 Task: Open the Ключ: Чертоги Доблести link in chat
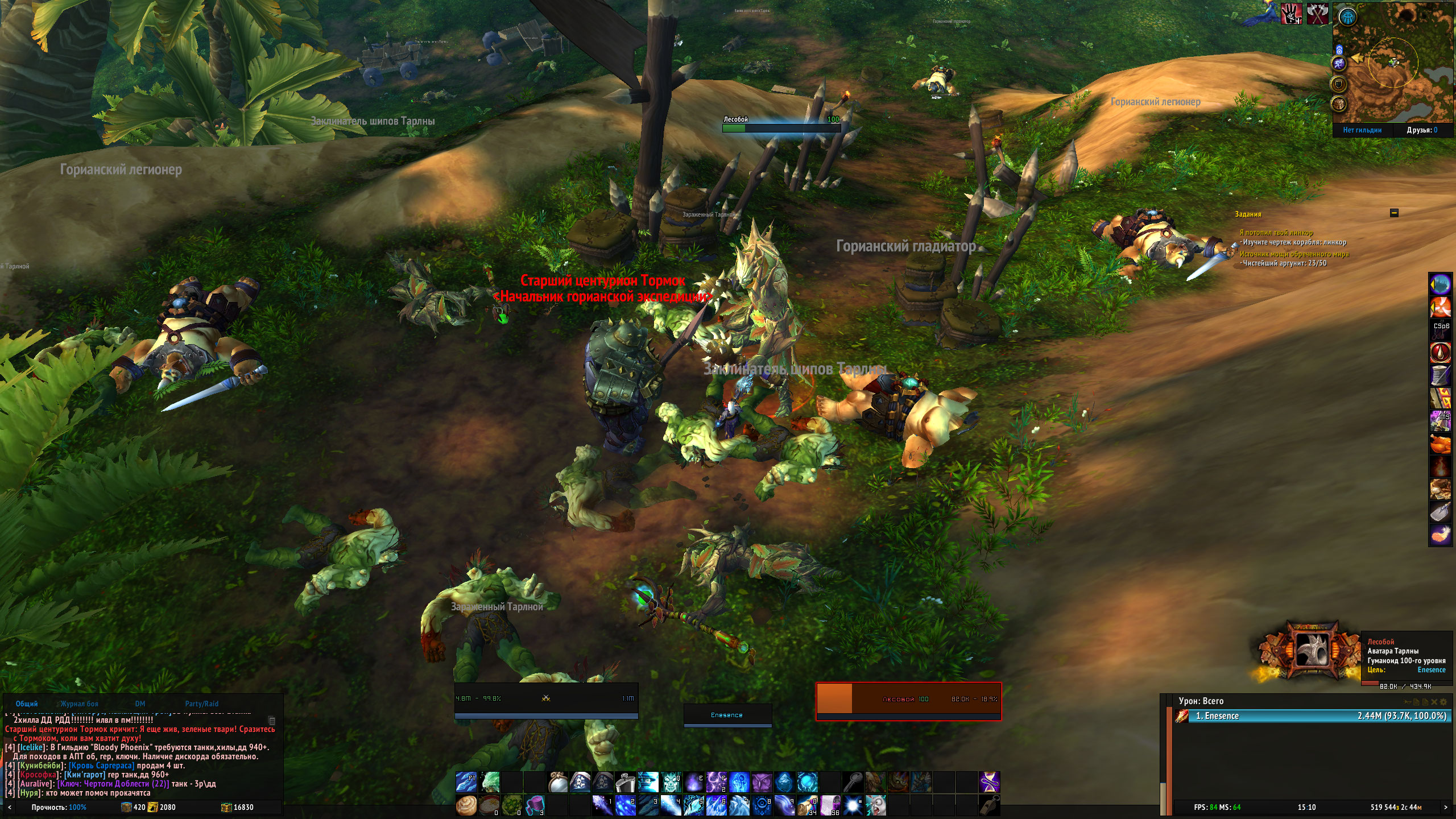113,784
